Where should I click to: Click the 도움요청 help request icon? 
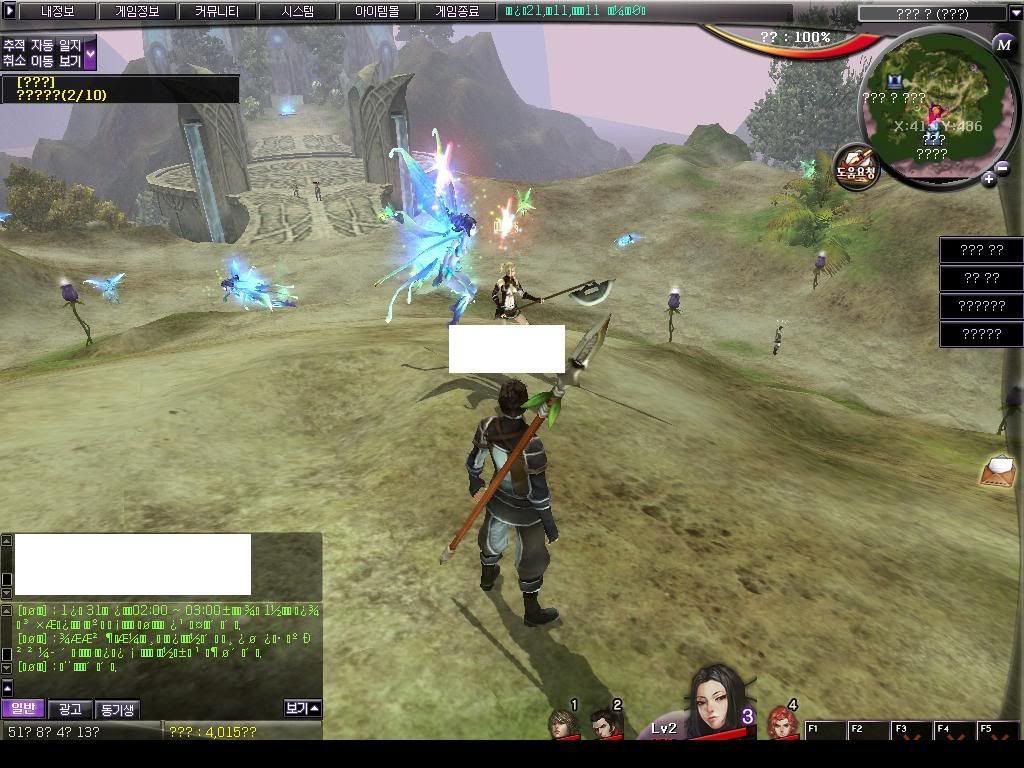coord(856,167)
